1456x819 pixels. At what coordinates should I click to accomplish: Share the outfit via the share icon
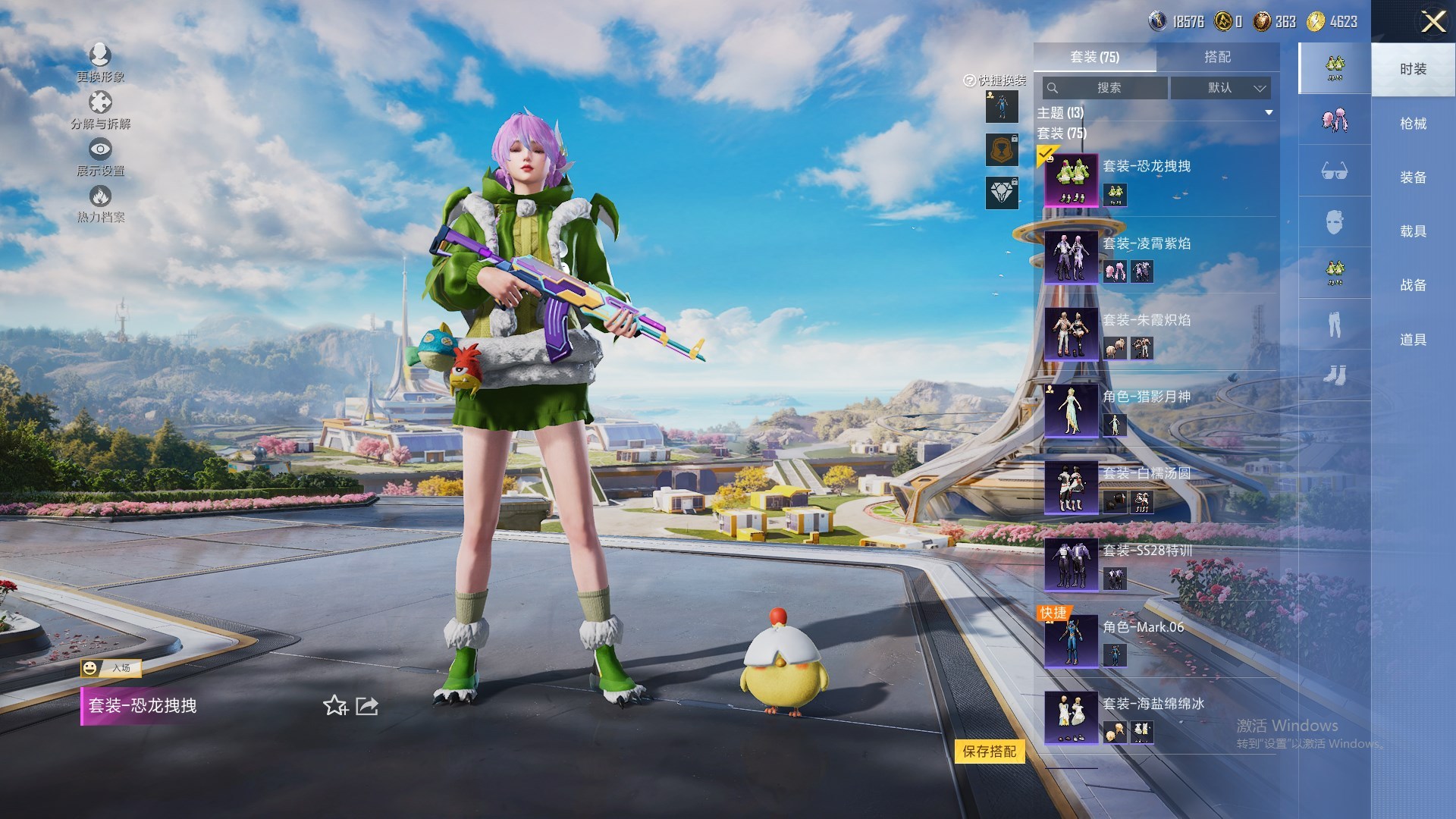[367, 706]
